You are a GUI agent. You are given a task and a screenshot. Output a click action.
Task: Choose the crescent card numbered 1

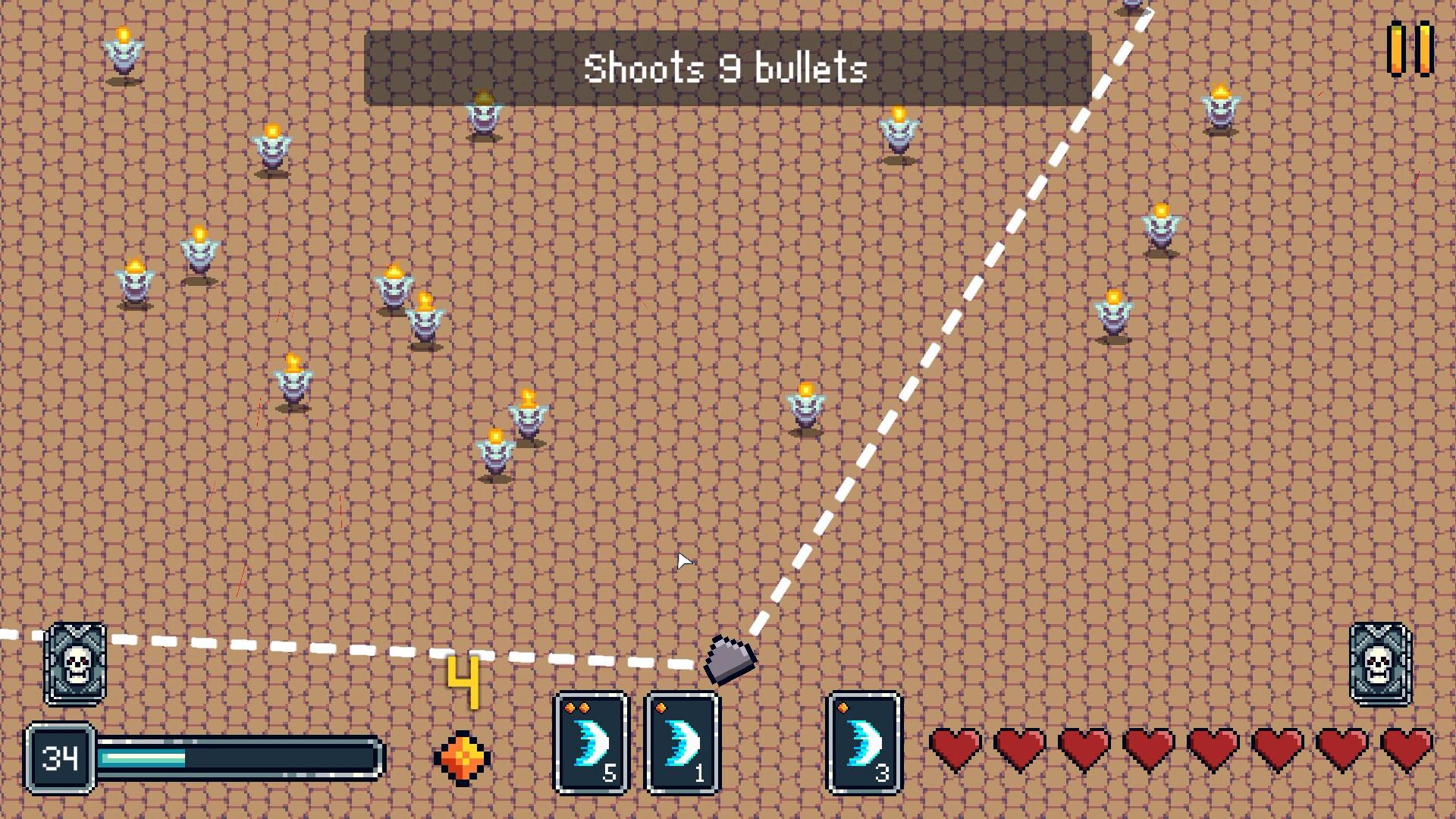click(x=682, y=742)
